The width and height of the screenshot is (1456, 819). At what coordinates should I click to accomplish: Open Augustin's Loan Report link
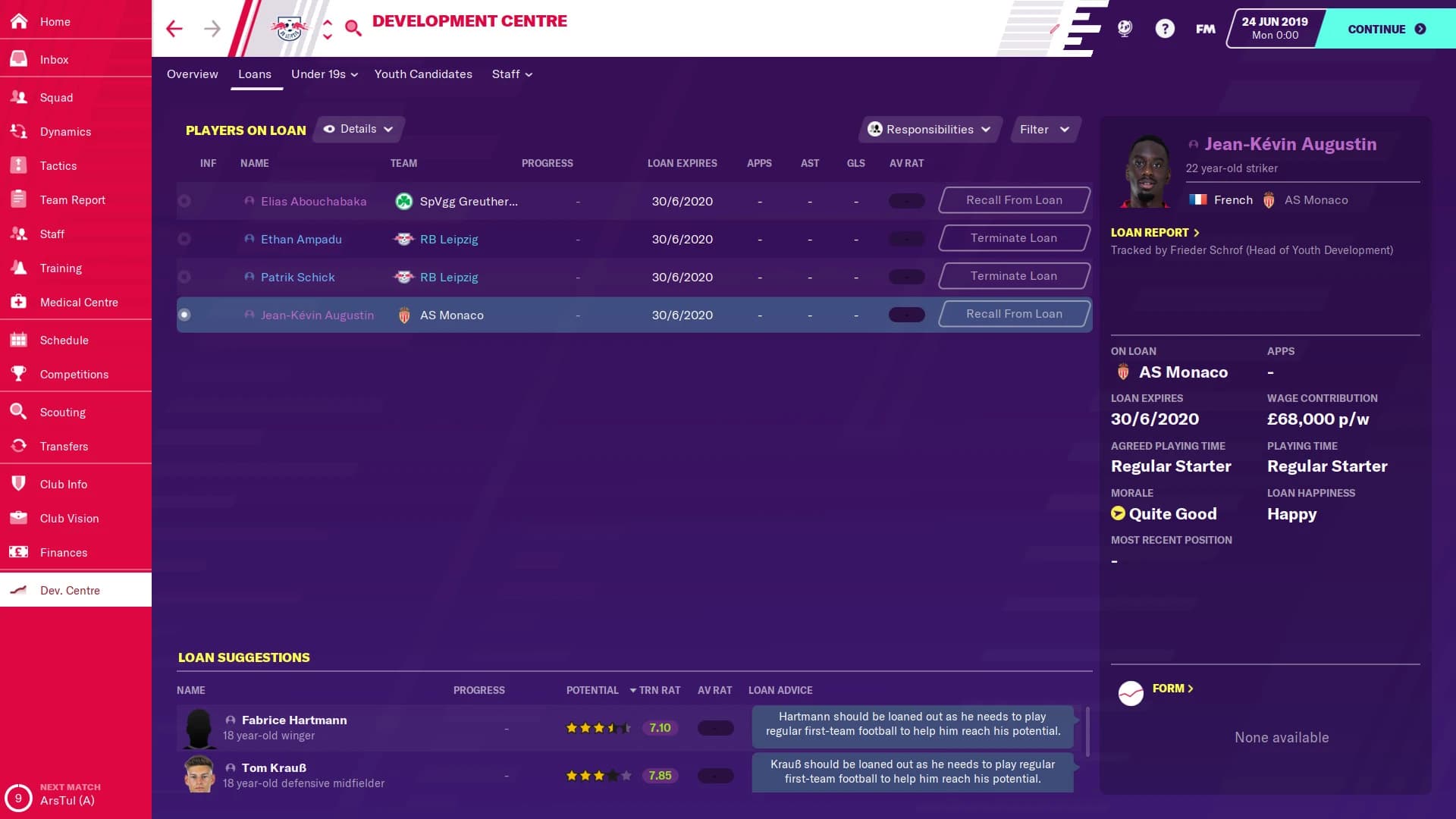[x=1151, y=232]
